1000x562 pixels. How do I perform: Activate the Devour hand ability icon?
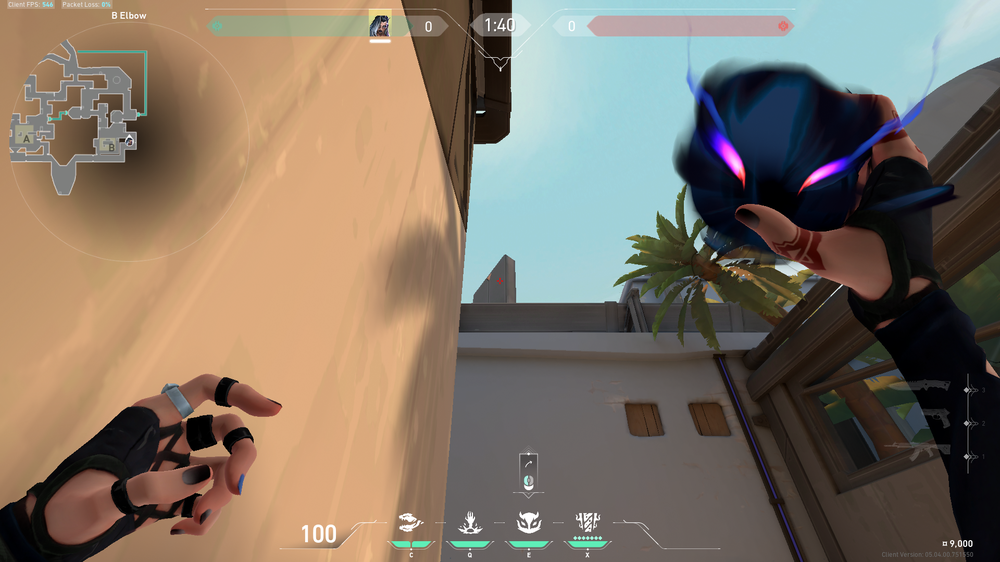469,521
